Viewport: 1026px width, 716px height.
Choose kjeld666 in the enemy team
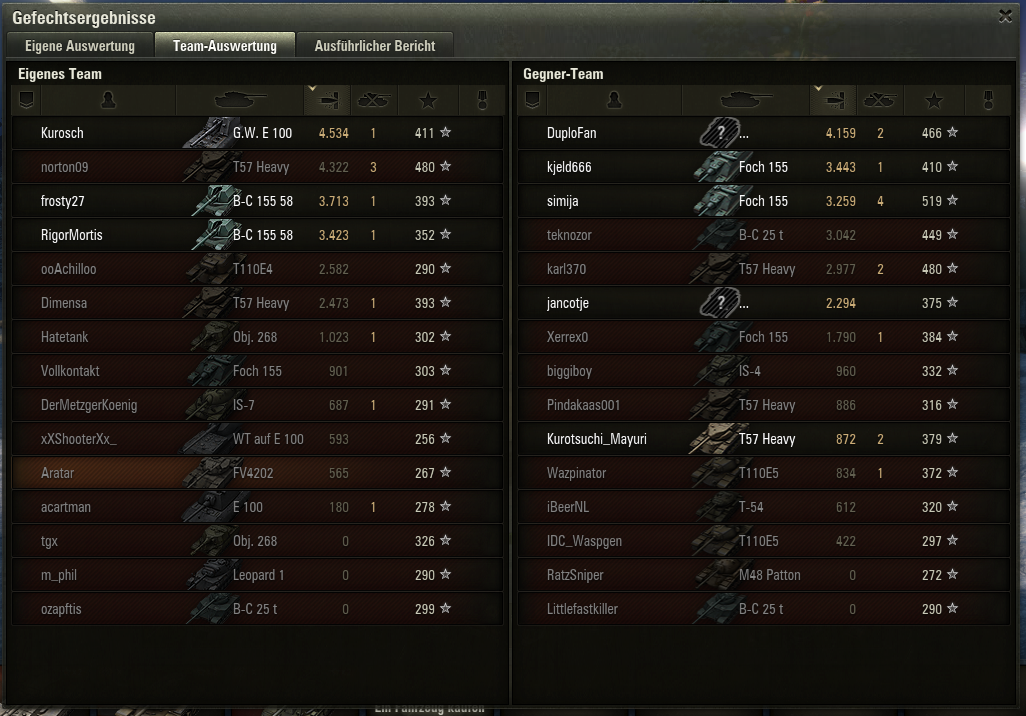coord(569,167)
